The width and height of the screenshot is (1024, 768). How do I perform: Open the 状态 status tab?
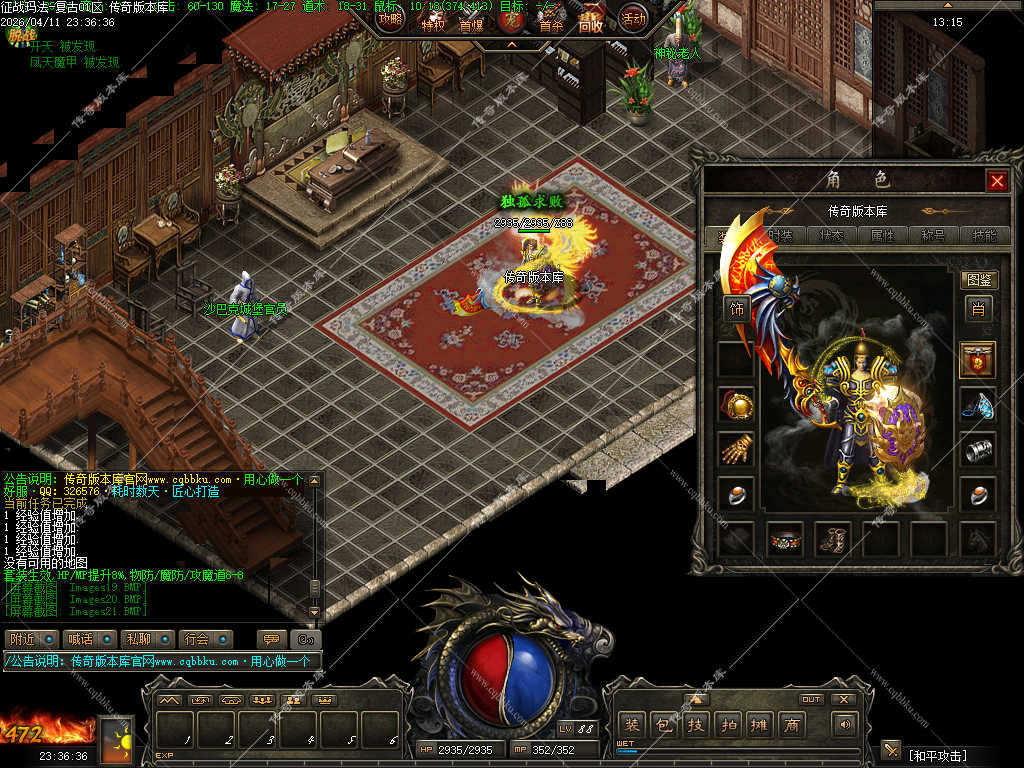pyautogui.click(x=832, y=236)
